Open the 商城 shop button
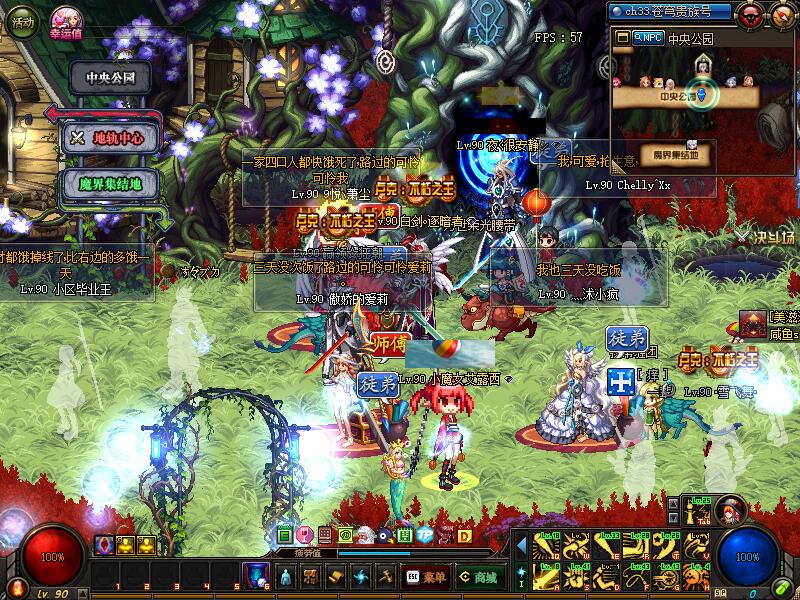Screen dimensions: 800x600 pos(478,577)
